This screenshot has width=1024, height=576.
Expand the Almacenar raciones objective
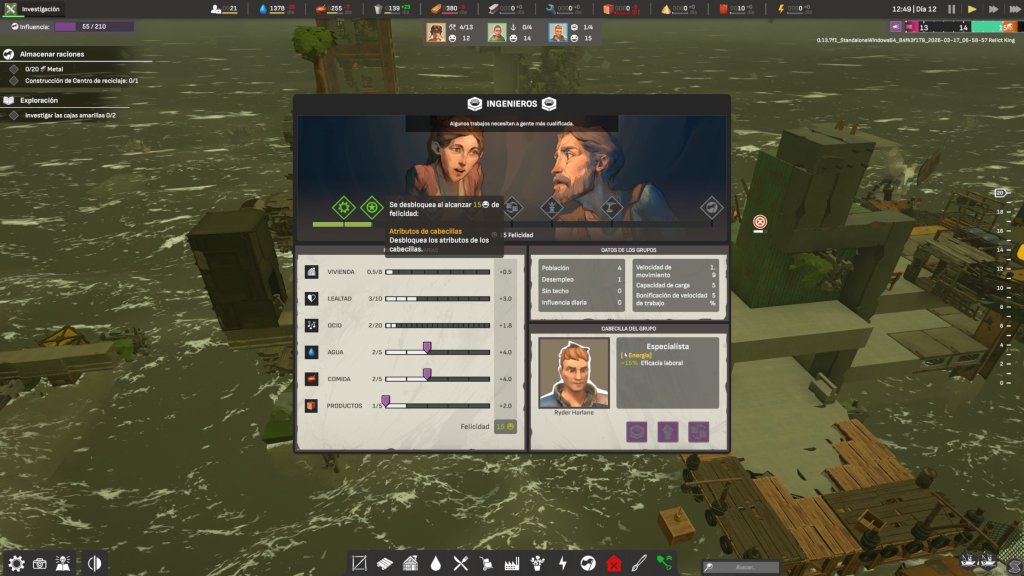coord(9,54)
